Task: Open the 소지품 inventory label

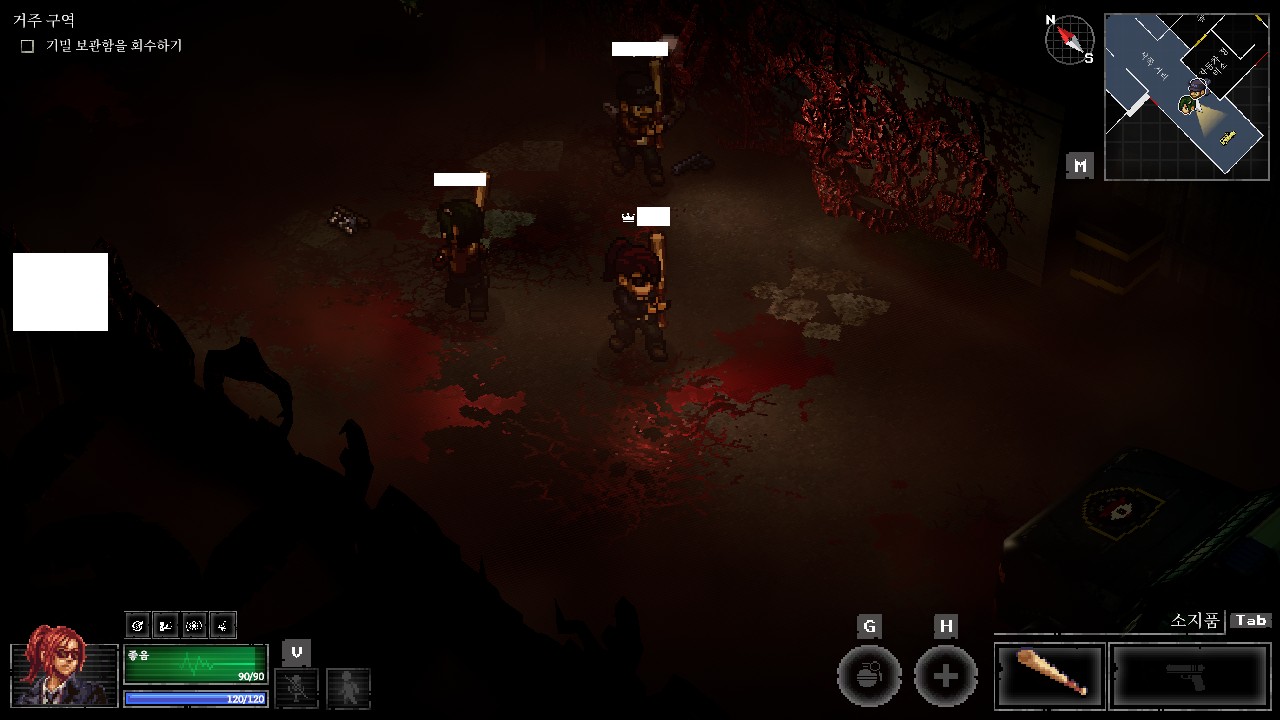Action: (x=1195, y=621)
